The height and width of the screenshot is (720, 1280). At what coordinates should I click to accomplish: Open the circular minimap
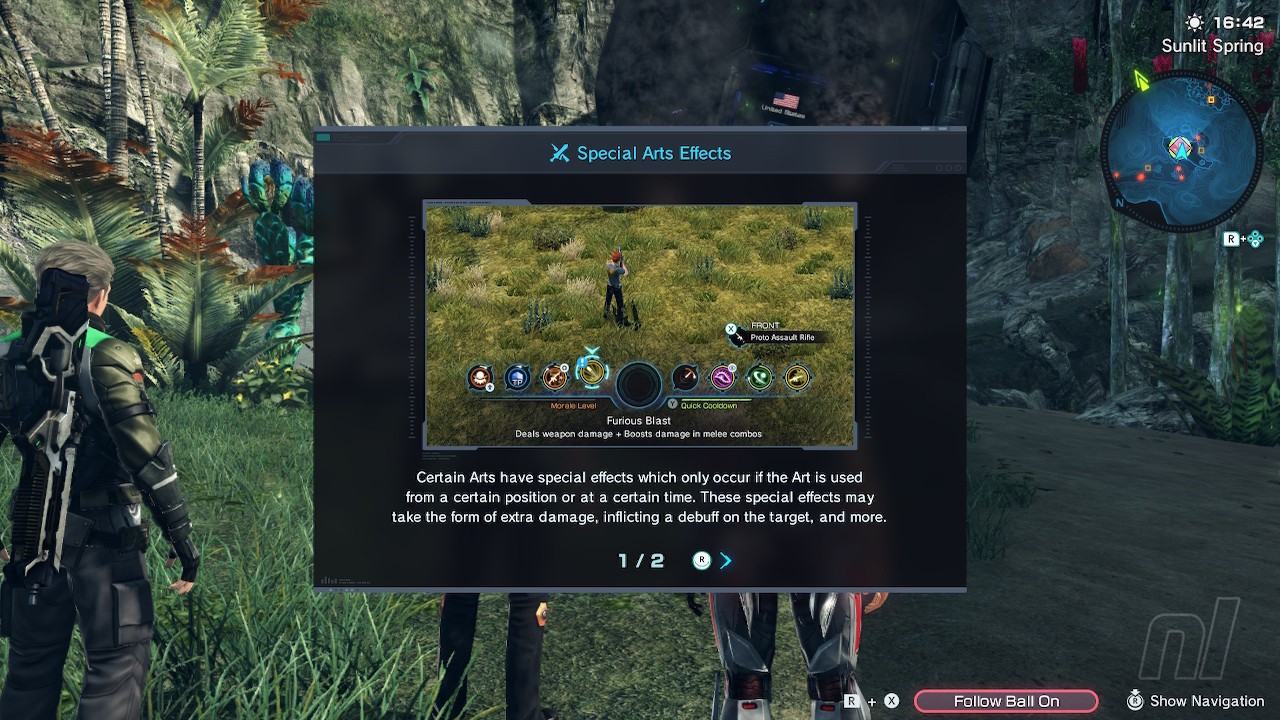(1180, 150)
